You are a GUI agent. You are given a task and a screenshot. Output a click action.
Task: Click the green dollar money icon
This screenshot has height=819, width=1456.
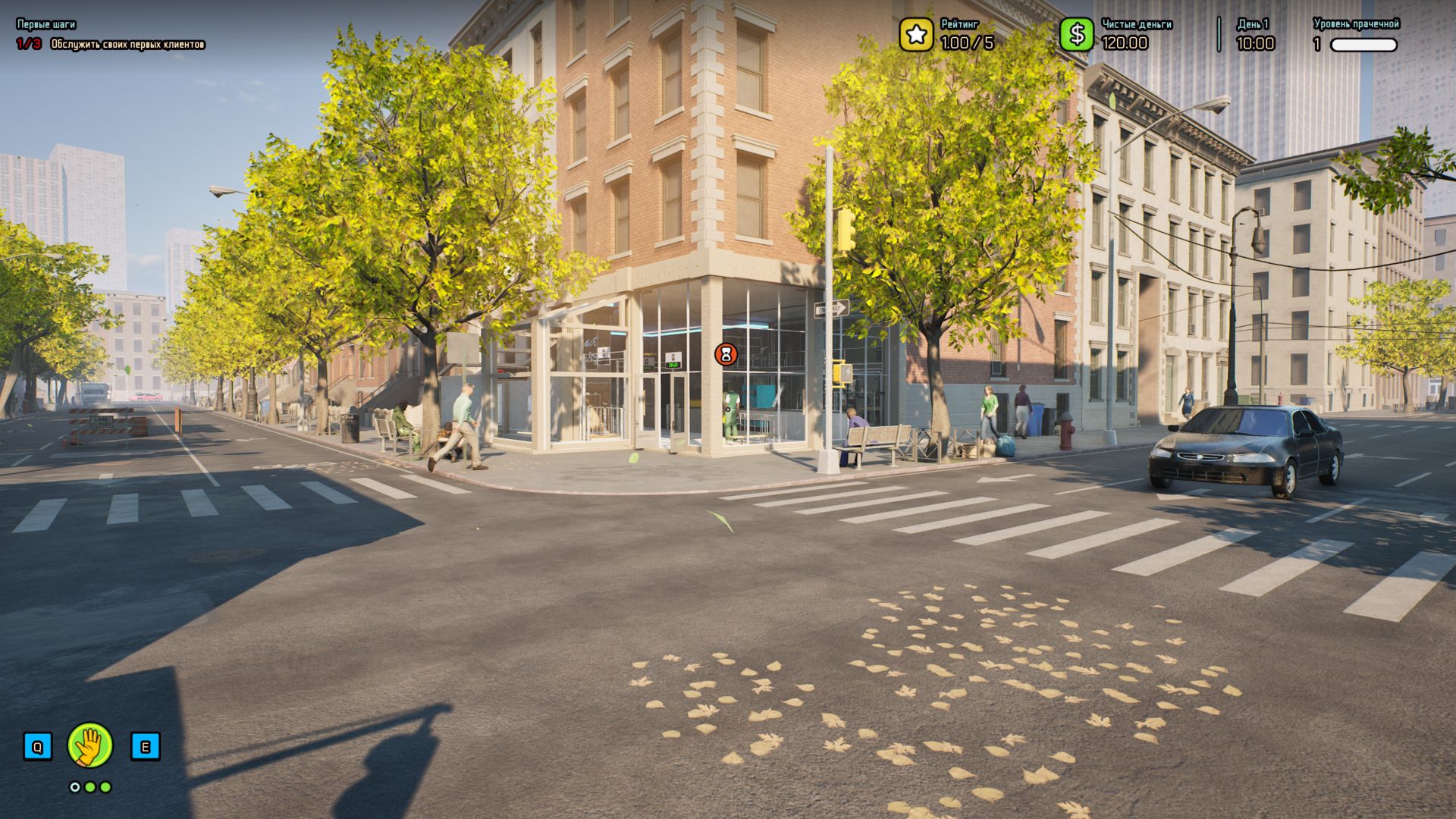click(1076, 35)
